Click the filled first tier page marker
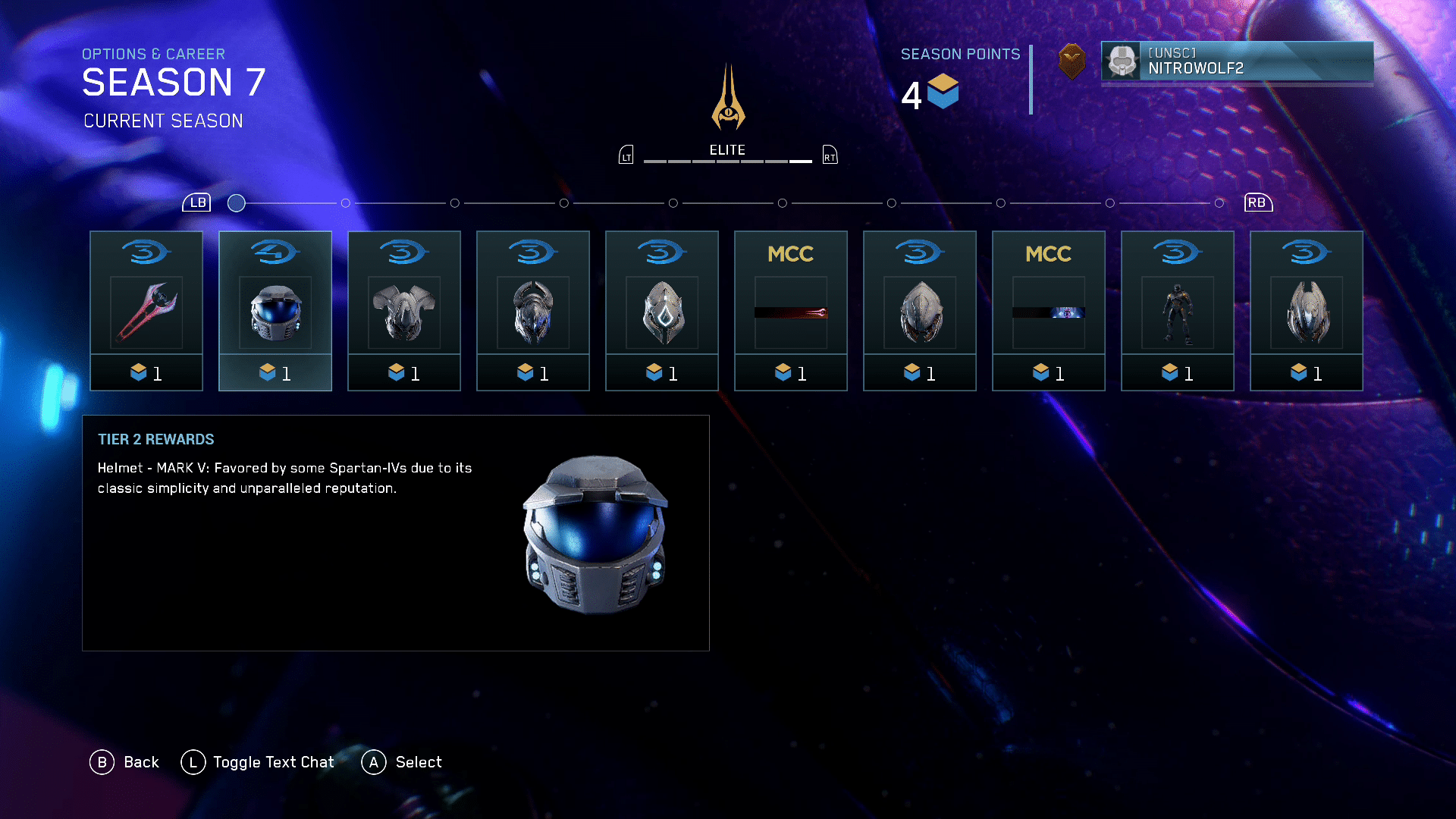 click(237, 203)
